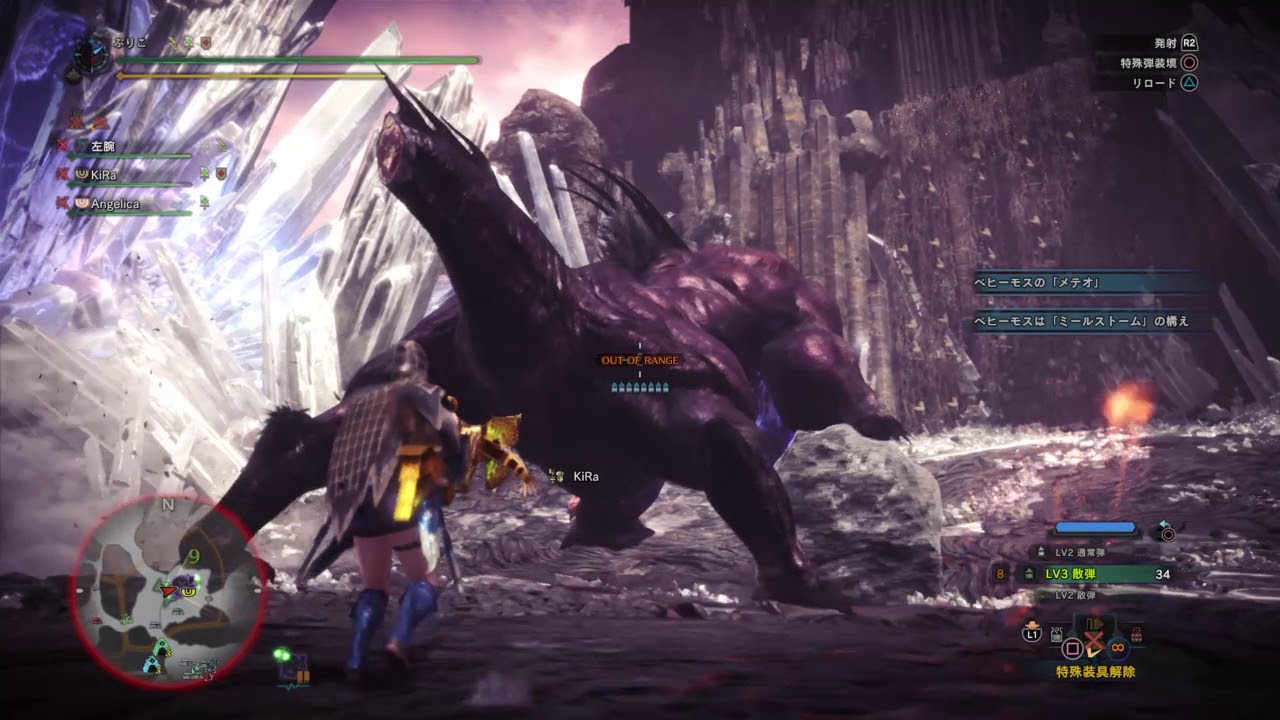Click the purple Behemoth marker on the minimap
The width and height of the screenshot is (1280, 720).
[x=185, y=580]
